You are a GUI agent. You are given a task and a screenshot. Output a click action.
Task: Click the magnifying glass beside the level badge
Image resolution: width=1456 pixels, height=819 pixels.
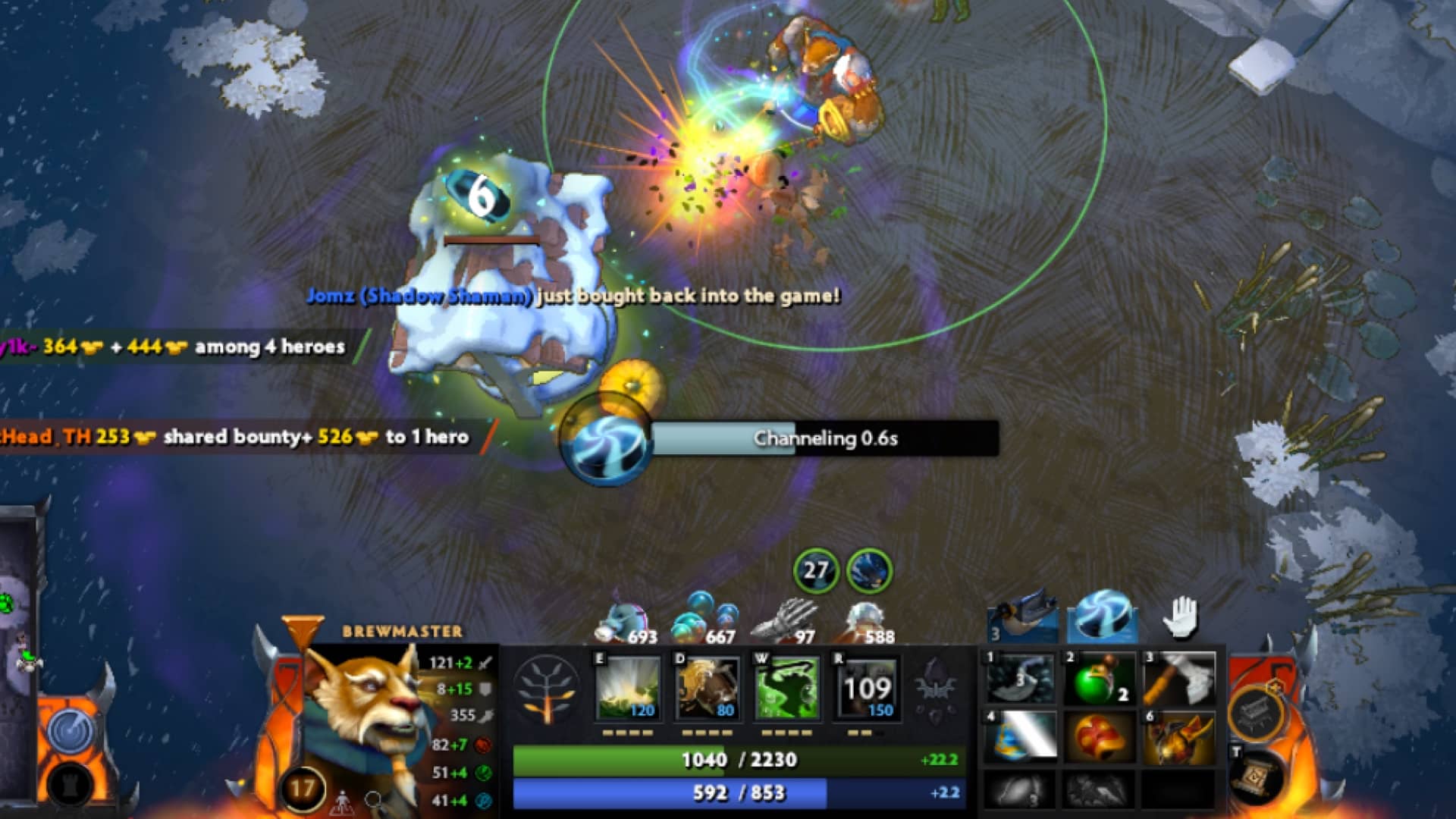[373, 800]
